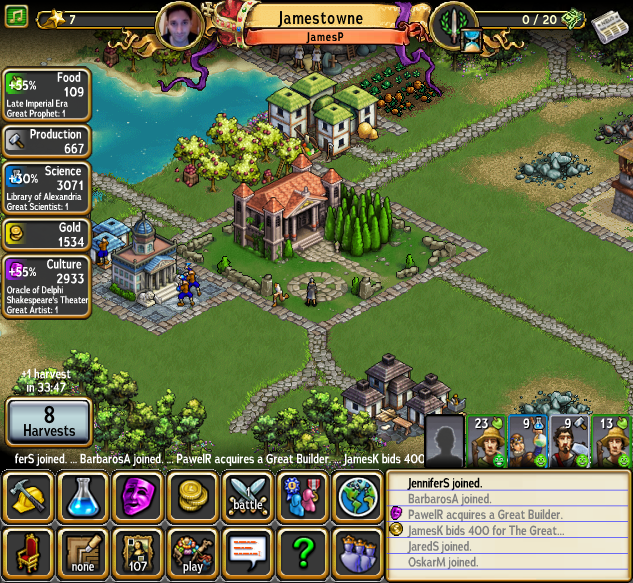Click the play button with people icon

(x=193, y=553)
